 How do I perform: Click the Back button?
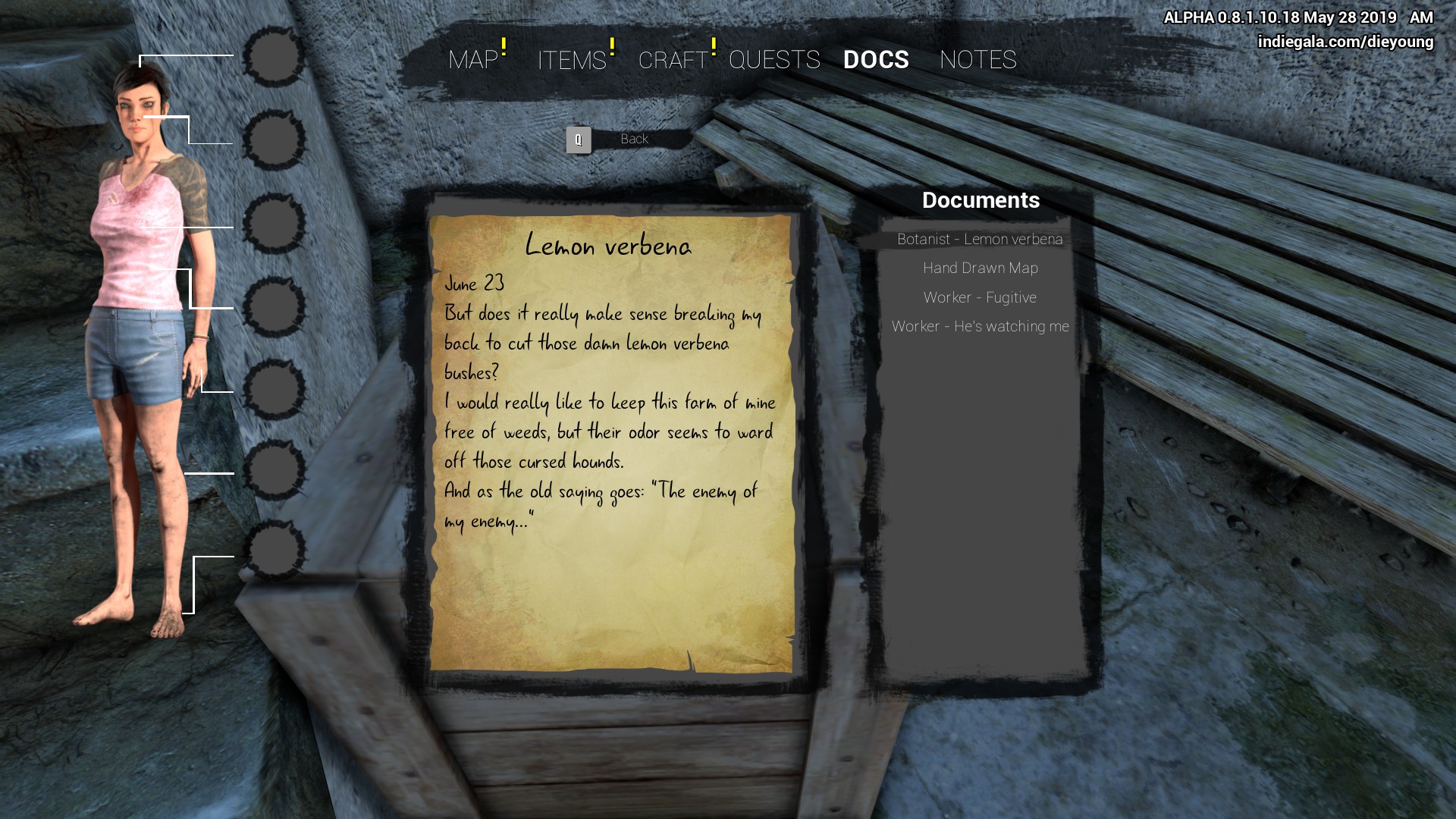click(x=633, y=140)
